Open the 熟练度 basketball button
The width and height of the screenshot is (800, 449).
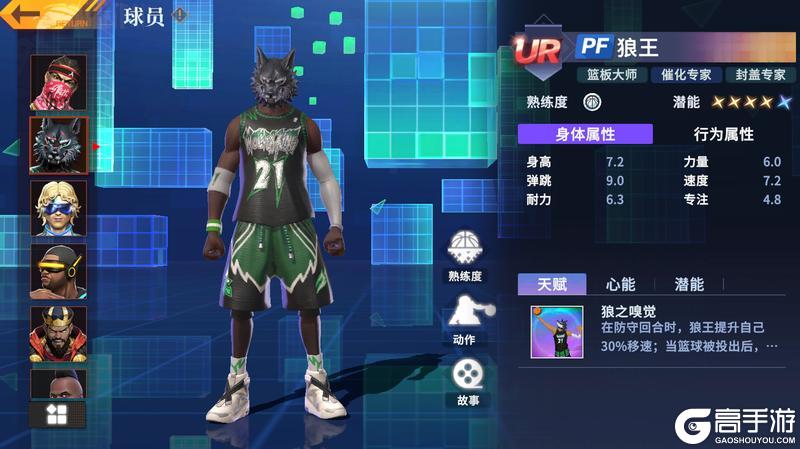[465, 251]
